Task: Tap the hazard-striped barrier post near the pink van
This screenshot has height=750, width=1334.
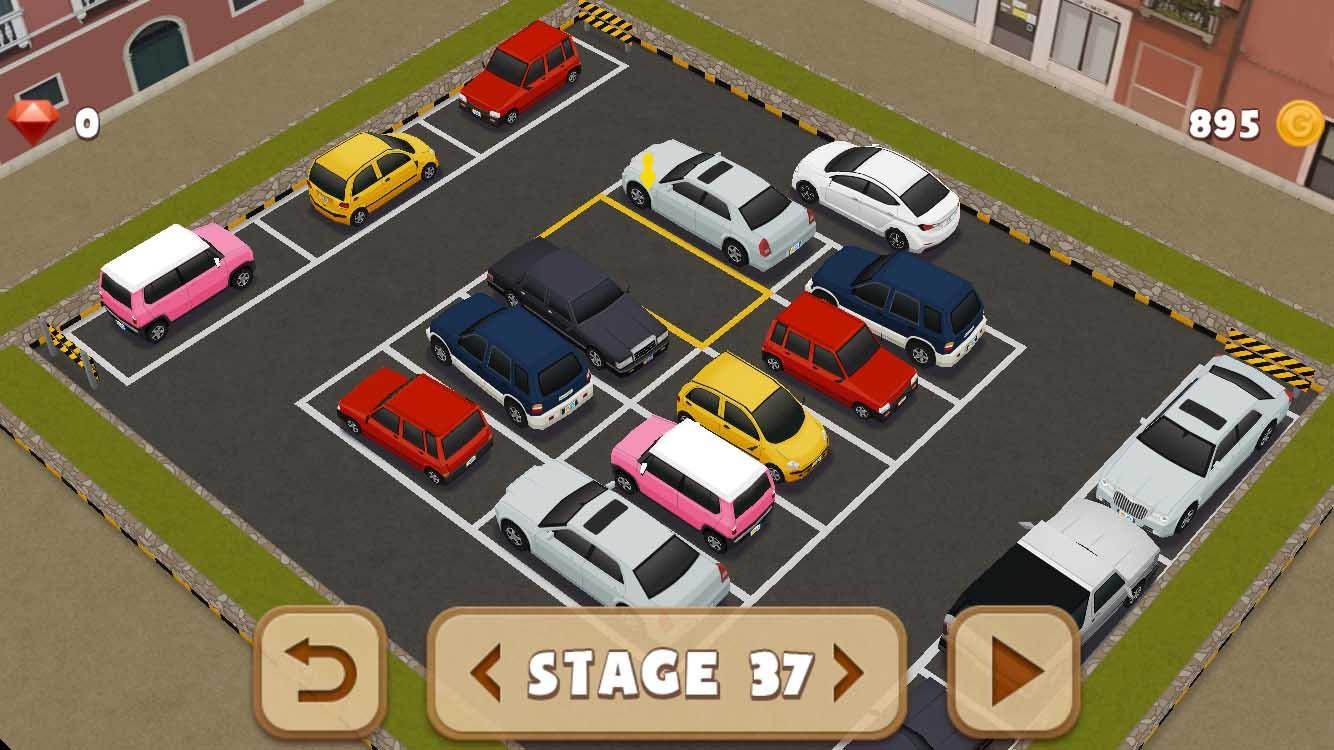Action: click(x=70, y=350)
